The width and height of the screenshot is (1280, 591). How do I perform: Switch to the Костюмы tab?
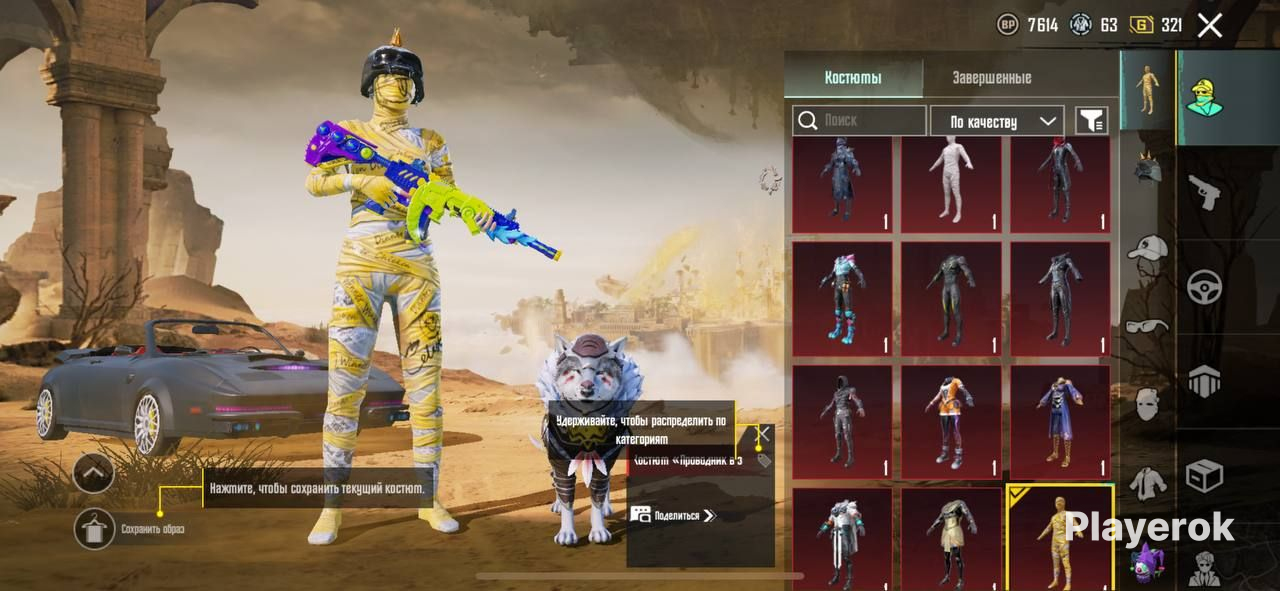click(853, 78)
